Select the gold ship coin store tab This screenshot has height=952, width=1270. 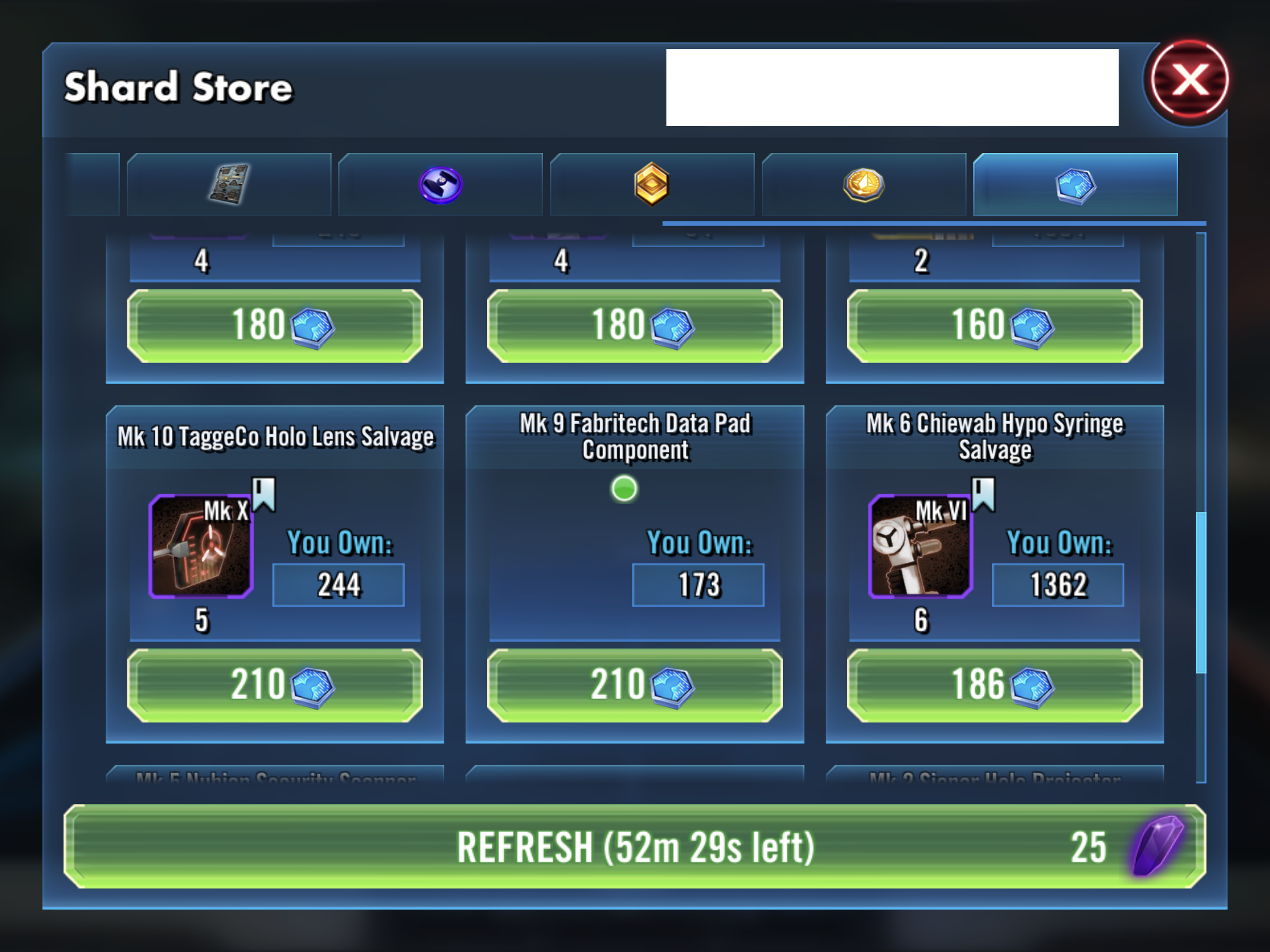point(863,185)
